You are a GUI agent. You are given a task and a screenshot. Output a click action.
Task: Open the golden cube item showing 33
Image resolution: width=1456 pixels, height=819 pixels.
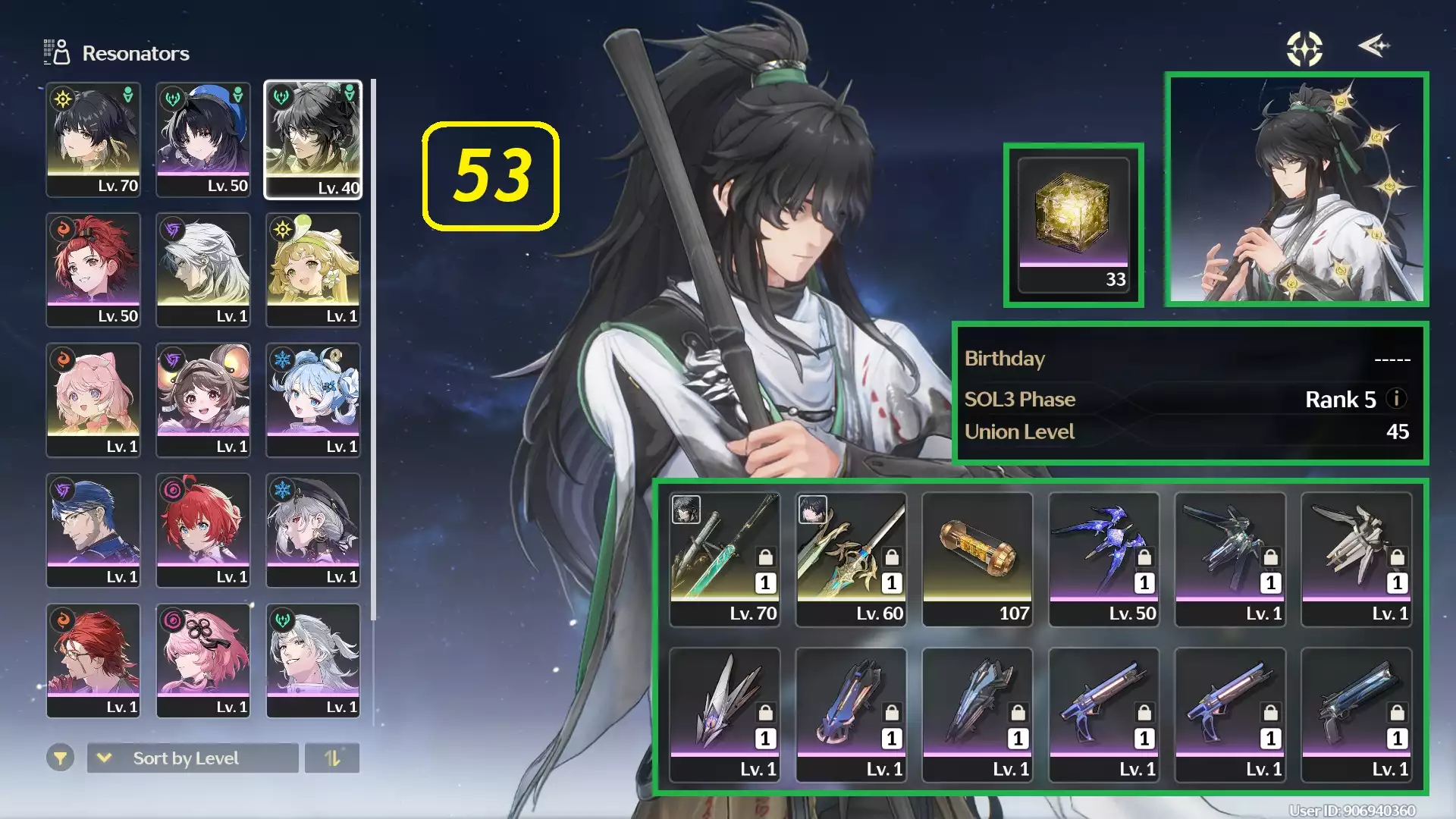(1073, 224)
